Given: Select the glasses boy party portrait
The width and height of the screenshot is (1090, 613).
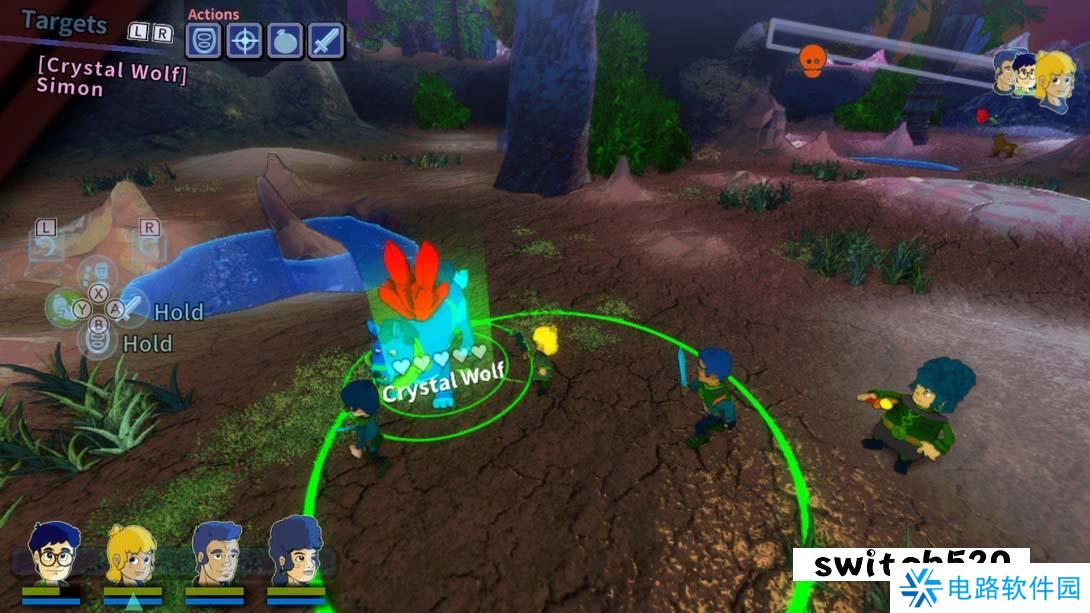Looking at the screenshot, I should click(x=50, y=555).
